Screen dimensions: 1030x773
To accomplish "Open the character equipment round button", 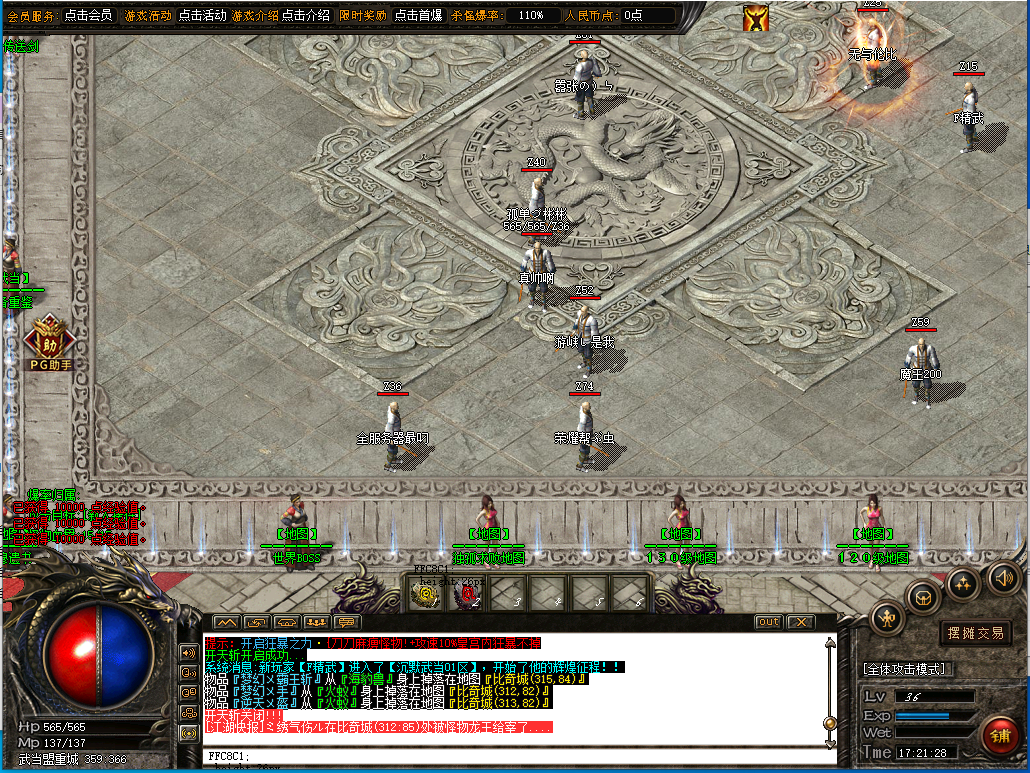I will [887, 618].
